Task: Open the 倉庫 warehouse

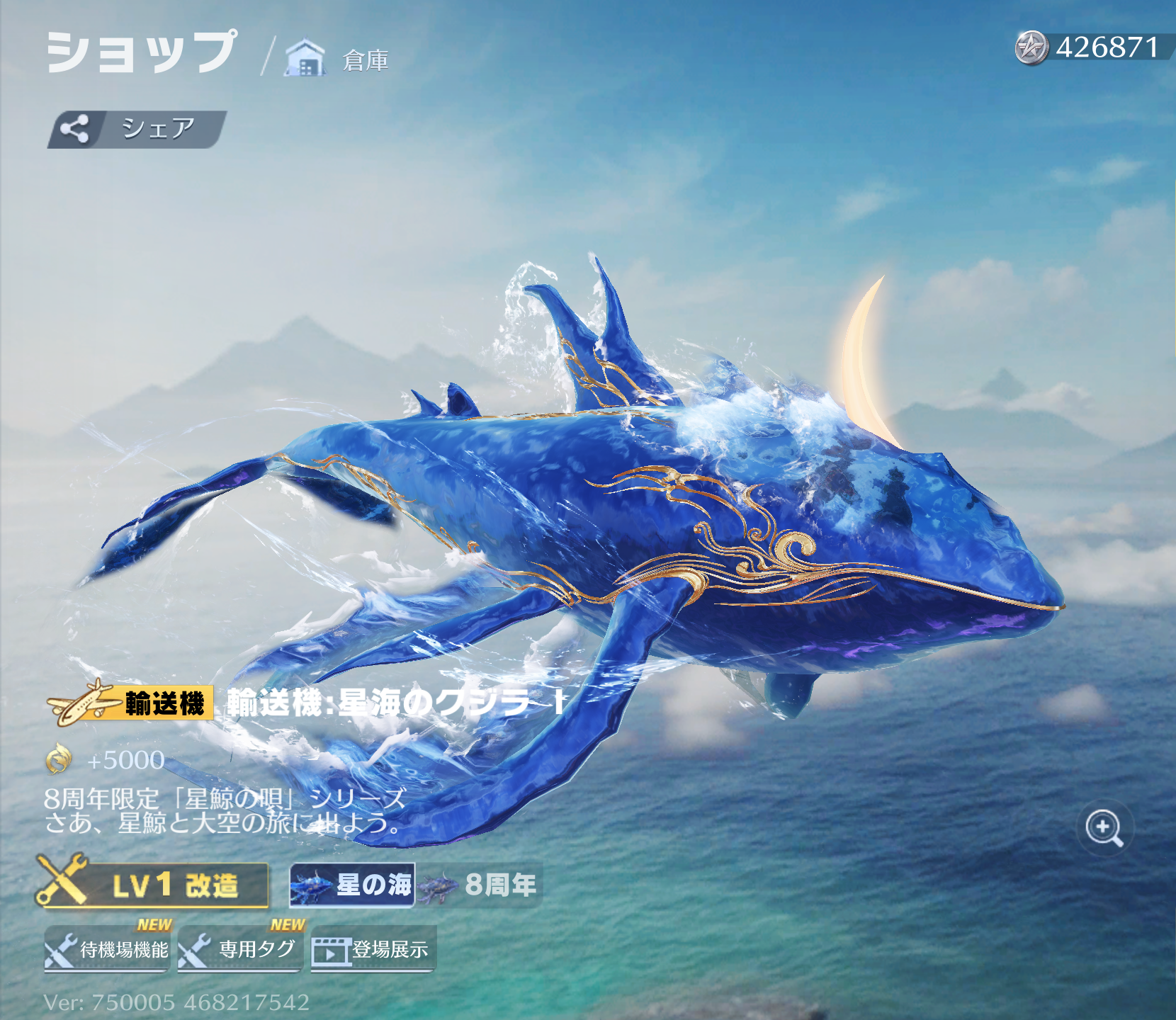Action: coord(338,59)
